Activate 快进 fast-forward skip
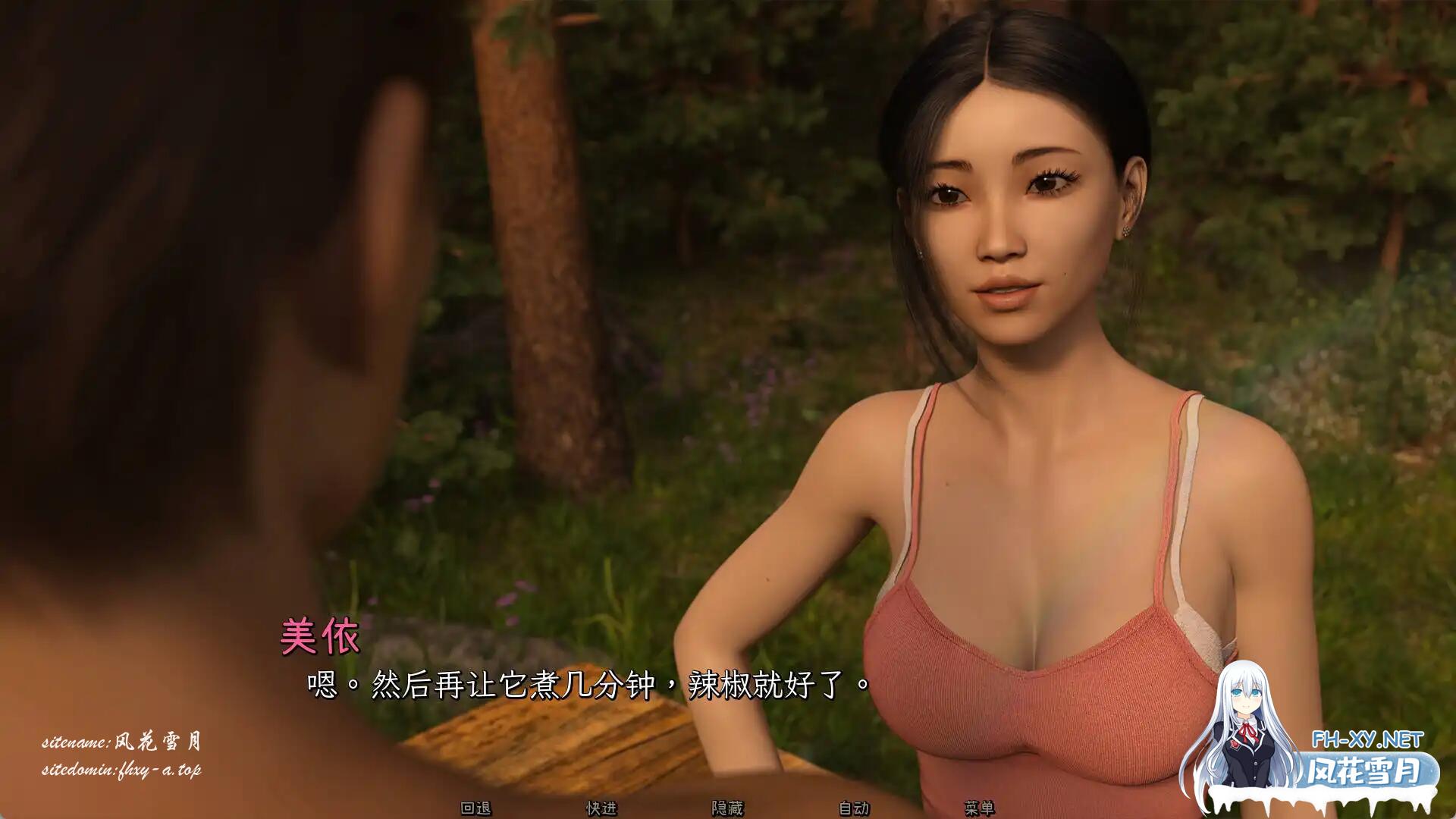This screenshot has width=1456, height=819. pos(601,808)
